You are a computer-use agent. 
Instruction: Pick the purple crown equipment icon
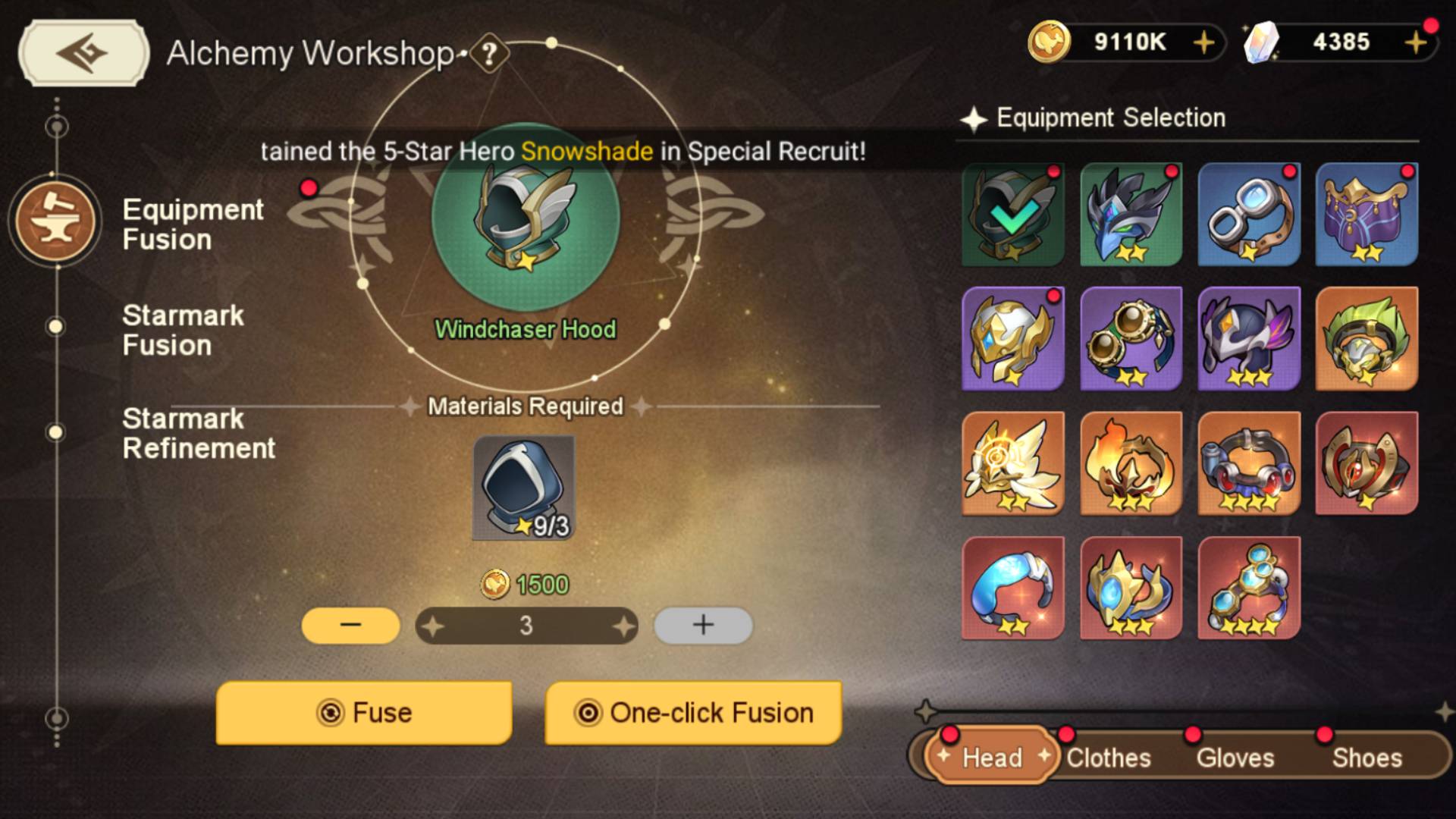tap(1367, 215)
